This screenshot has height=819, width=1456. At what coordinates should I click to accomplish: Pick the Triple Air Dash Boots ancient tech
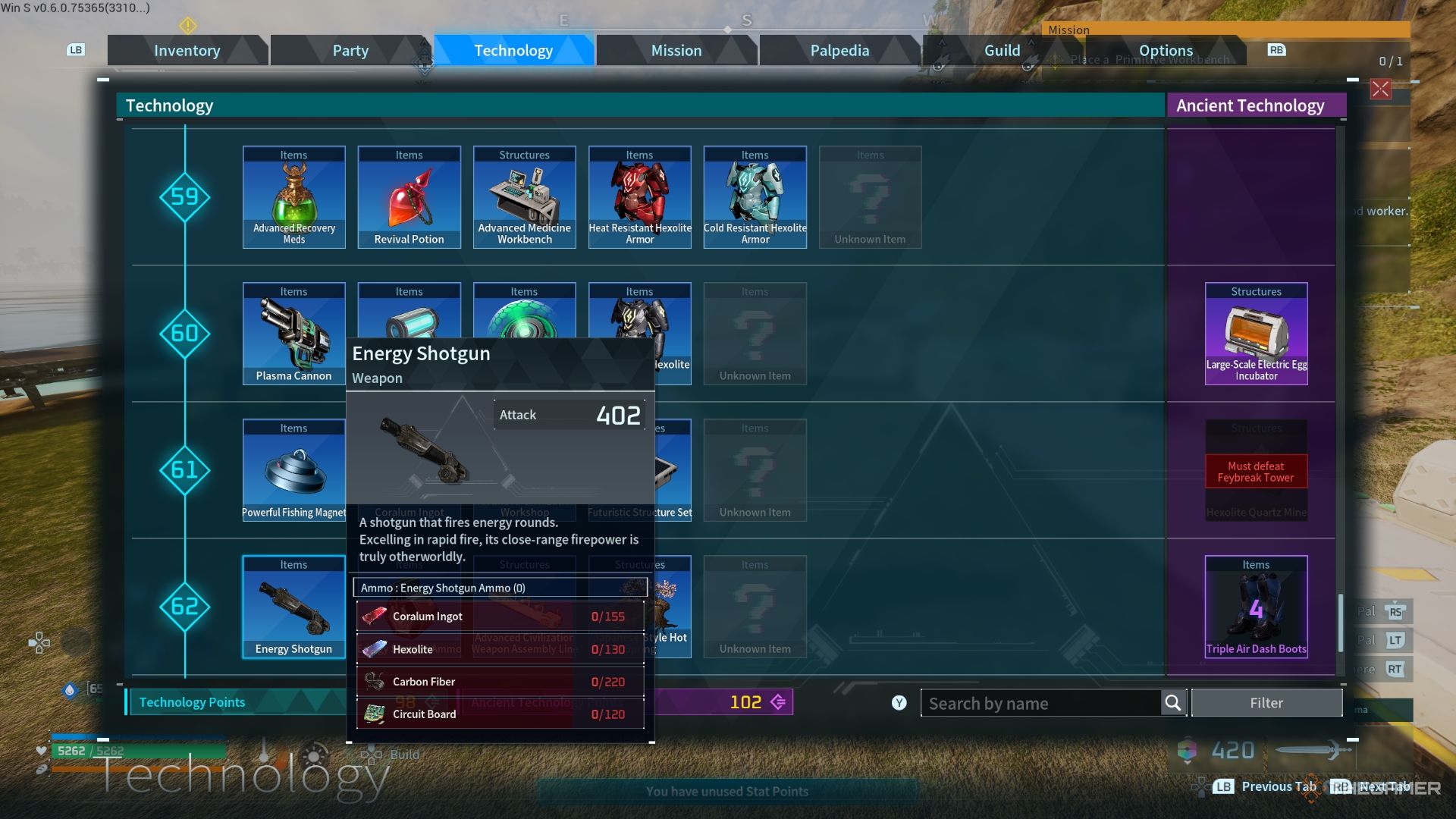pos(1256,607)
